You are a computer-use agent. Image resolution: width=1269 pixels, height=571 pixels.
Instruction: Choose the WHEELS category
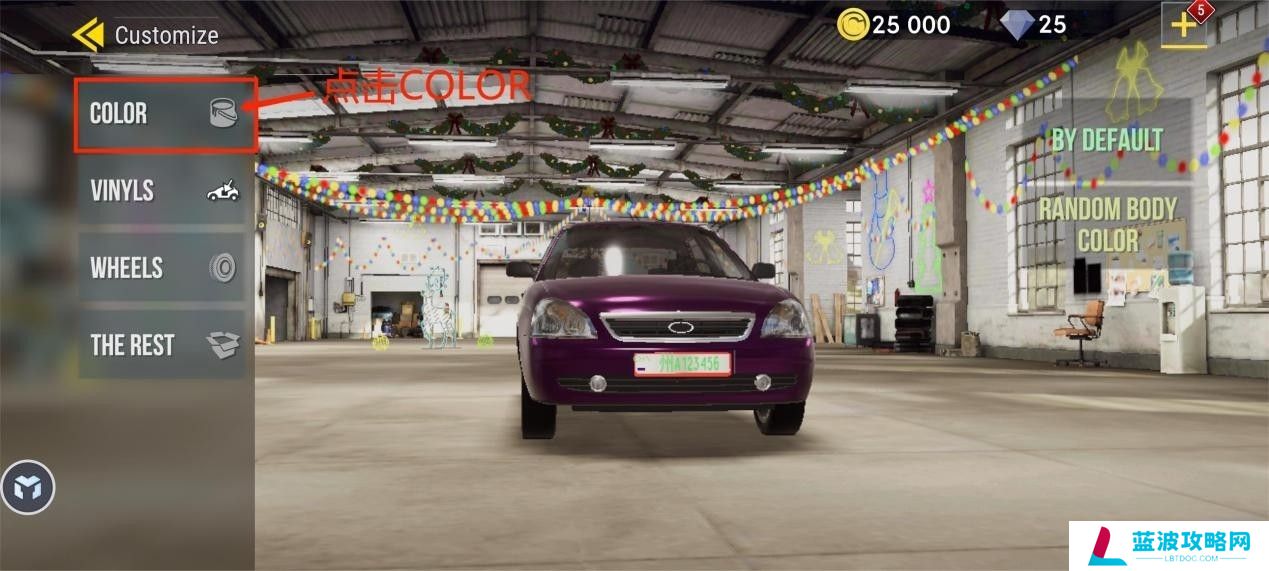(x=162, y=268)
